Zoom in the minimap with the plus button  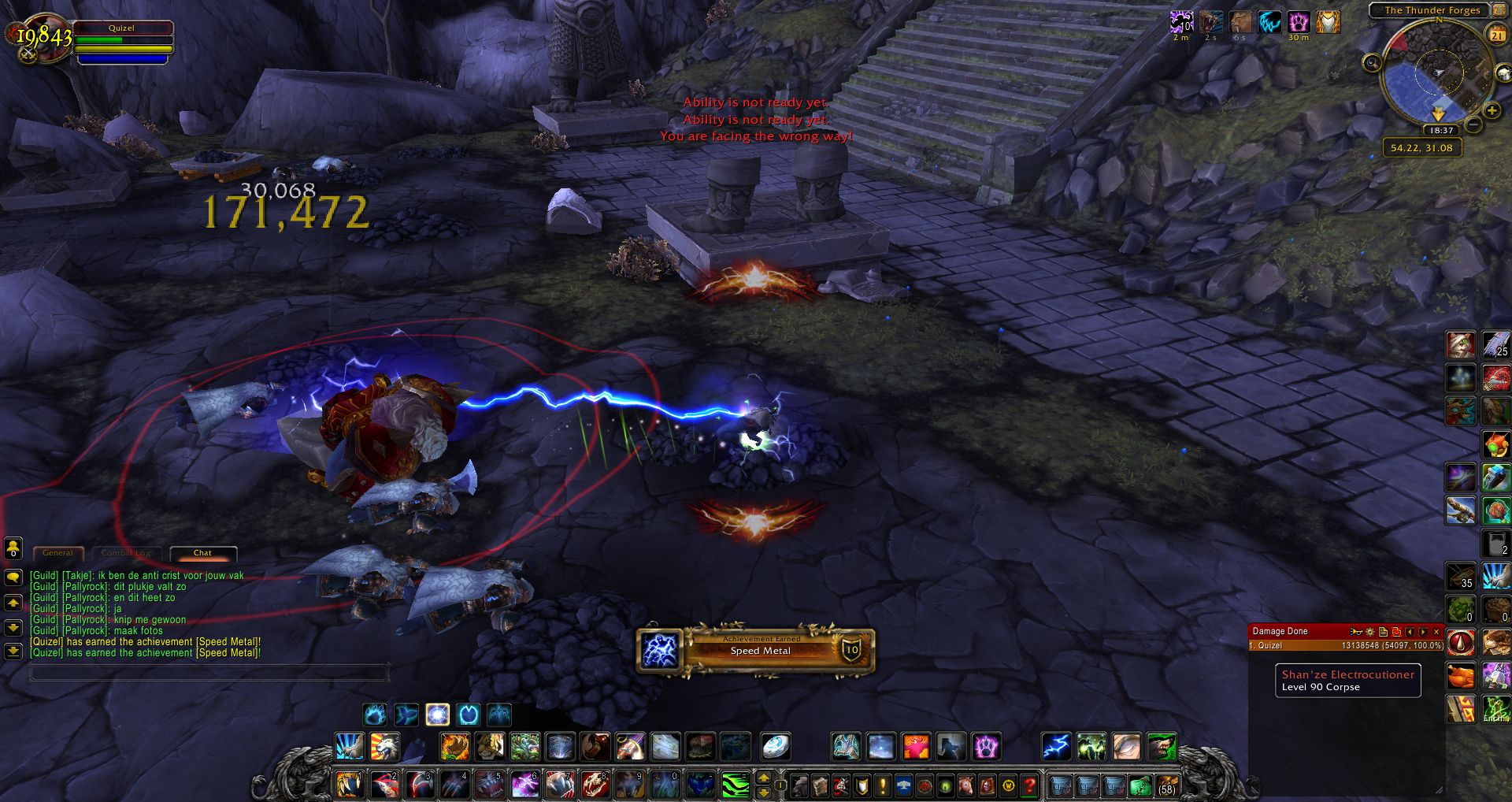pyautogui.click(x=1492, y=111)
